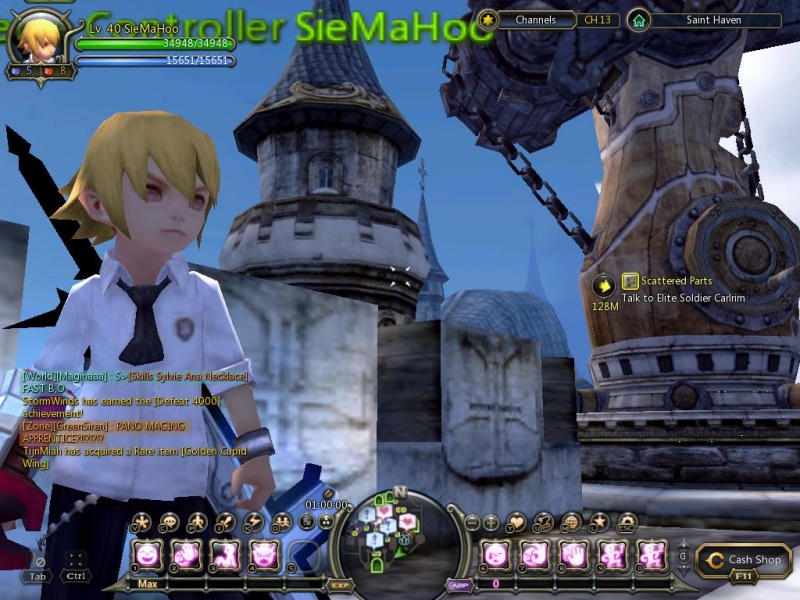800x600 pixels.
Task: Activate the dancing figure emote in slot 9
Action: coord(613,553)
